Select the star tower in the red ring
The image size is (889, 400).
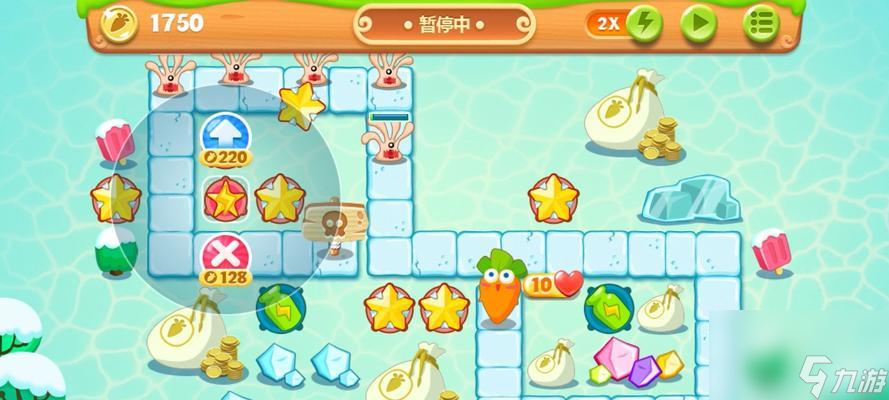click(x=225, y=197)
